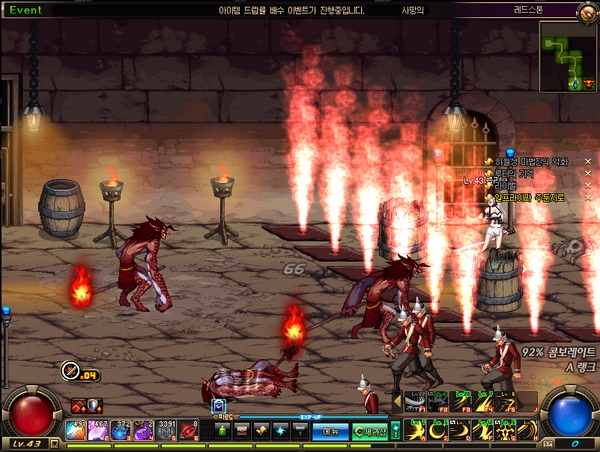Open the dungeon minimap
600x452 pixels.
(x=566, y=57)
